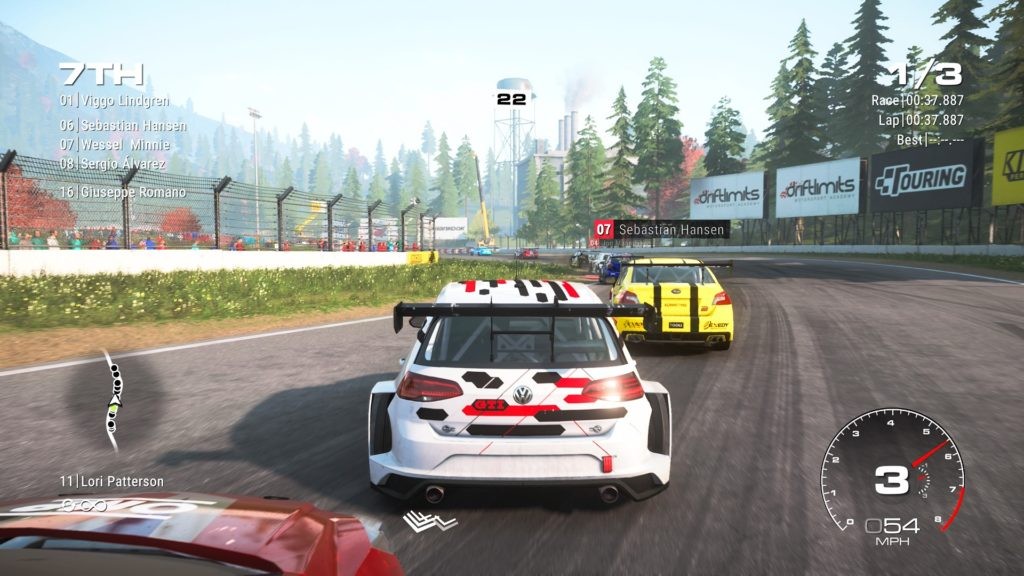The image size is (1024, 576).
Task: Select the Lori Patterson driver label
Action: pyautogui.click(x=111, y=481)
